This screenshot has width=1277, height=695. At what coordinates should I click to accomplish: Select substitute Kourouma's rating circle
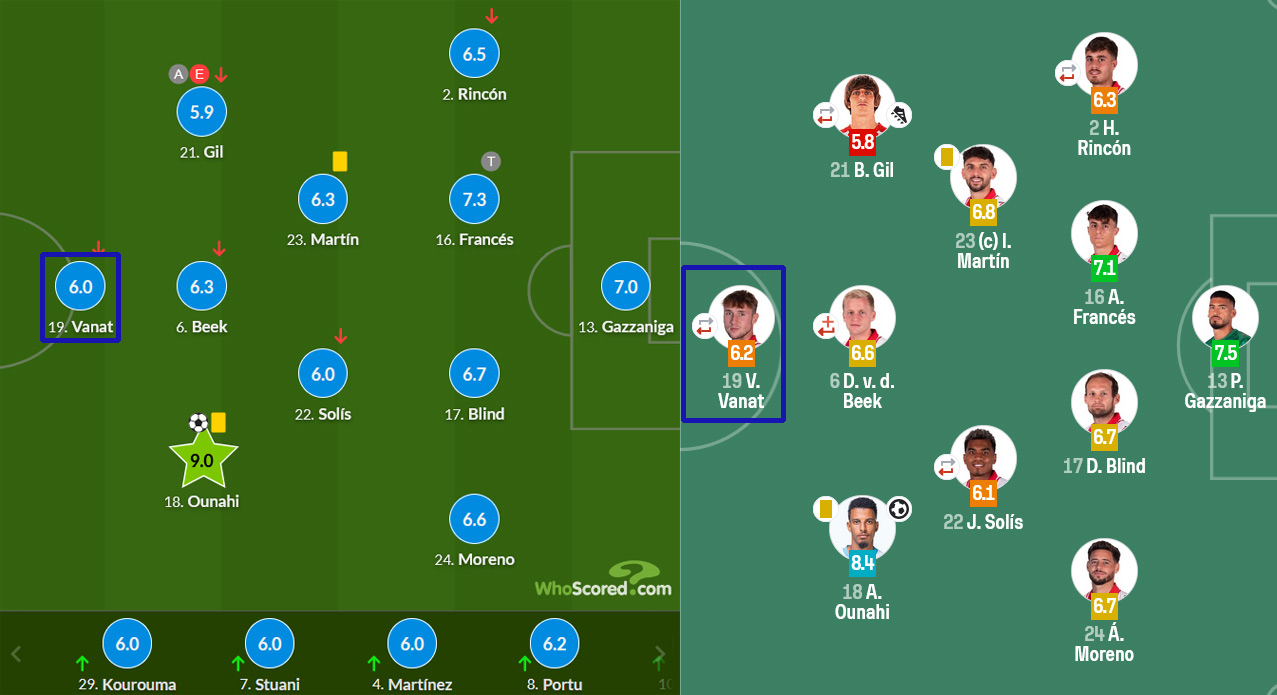click(x=127, y=645)
